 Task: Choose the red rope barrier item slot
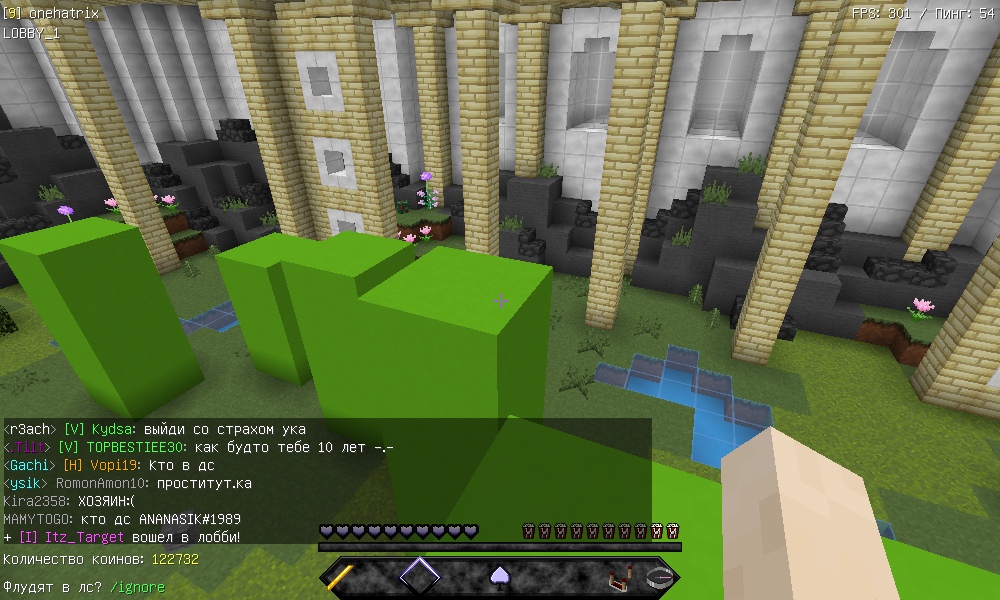pyautogui.click(x=619, y=577)
